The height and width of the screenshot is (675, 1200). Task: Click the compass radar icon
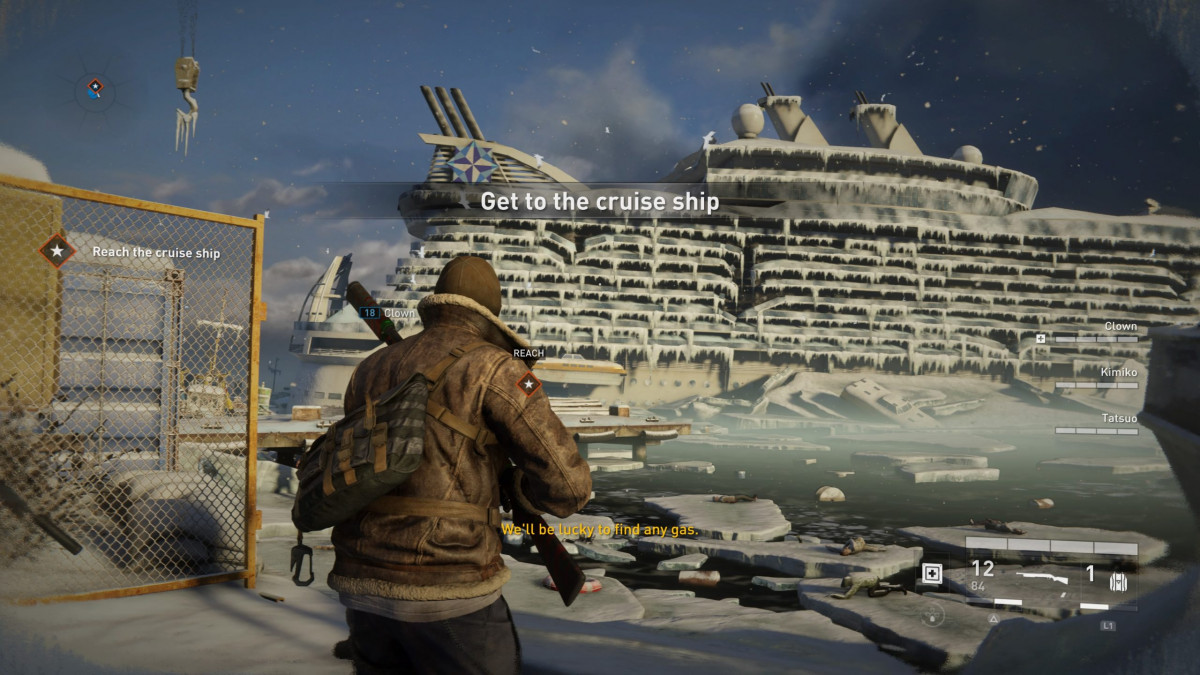[x=95, y=90]
